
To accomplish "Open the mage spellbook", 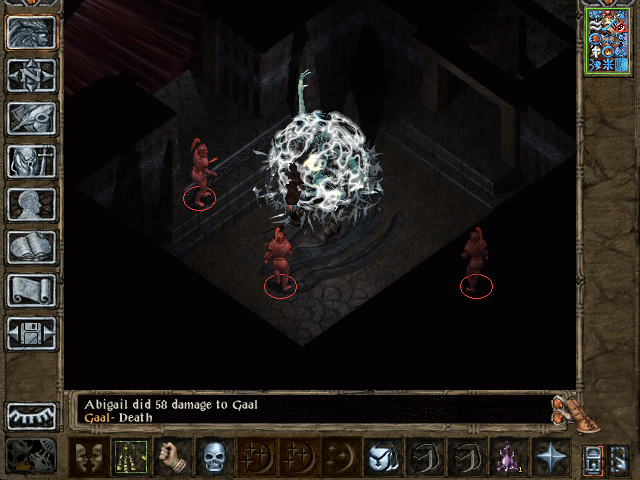I will 32,247.
